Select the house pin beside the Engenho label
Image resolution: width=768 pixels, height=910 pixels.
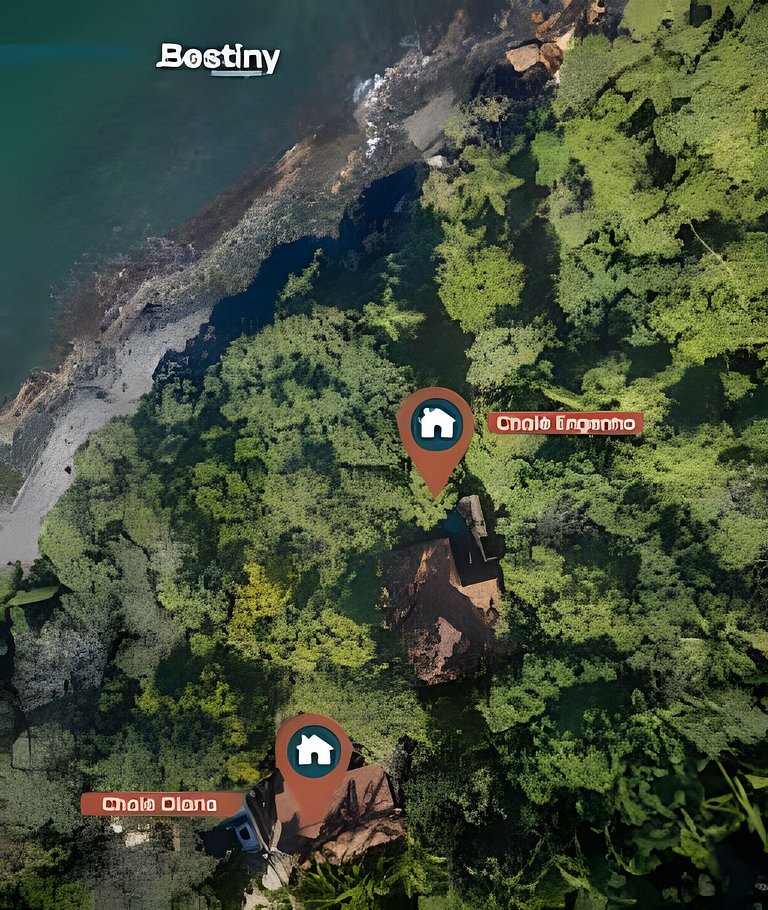pos(436,424)
